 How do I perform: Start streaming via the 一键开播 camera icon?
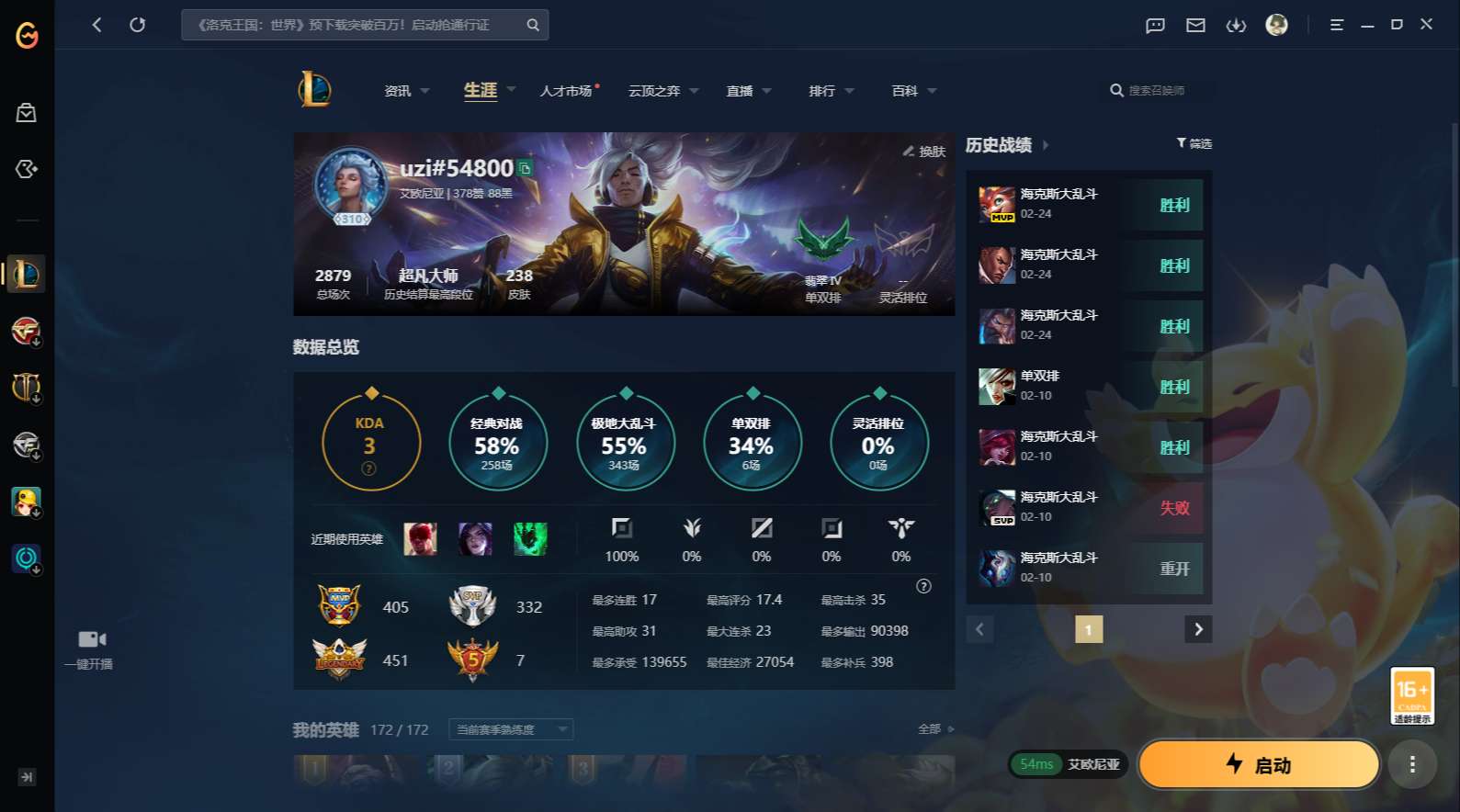89,638
